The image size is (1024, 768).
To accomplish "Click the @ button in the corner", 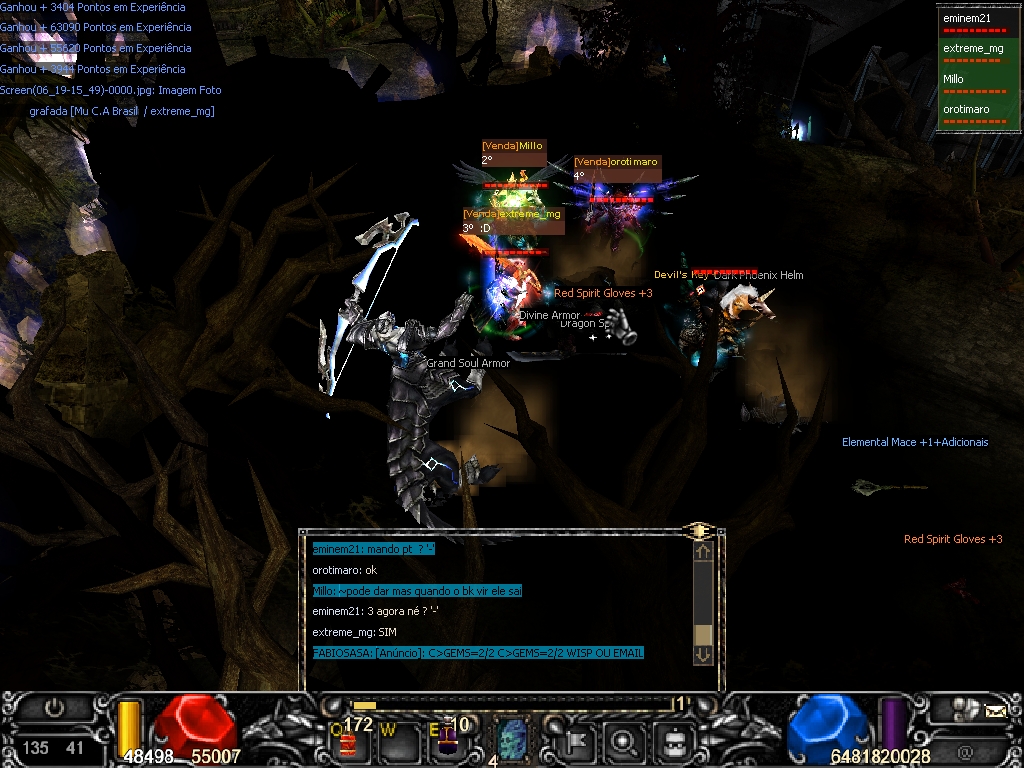I will point(965,750).
